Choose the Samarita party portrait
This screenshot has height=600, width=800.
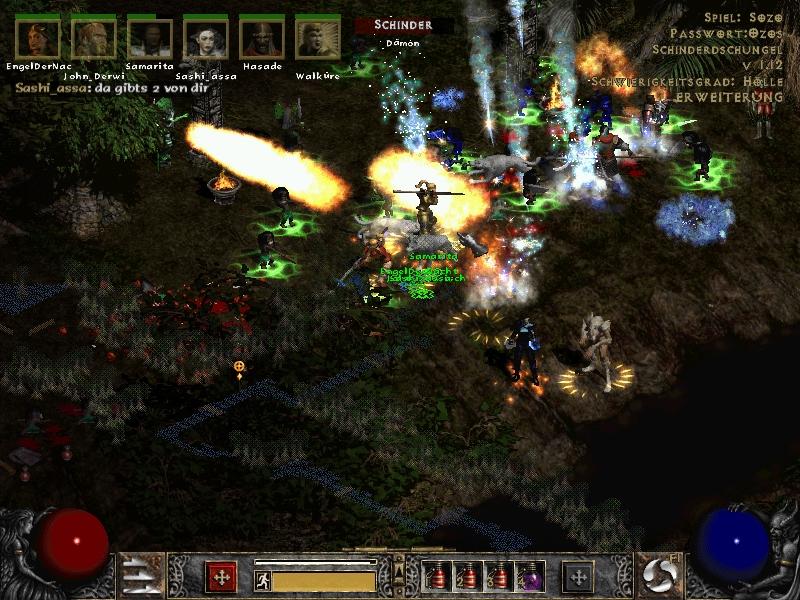(149, 38)
